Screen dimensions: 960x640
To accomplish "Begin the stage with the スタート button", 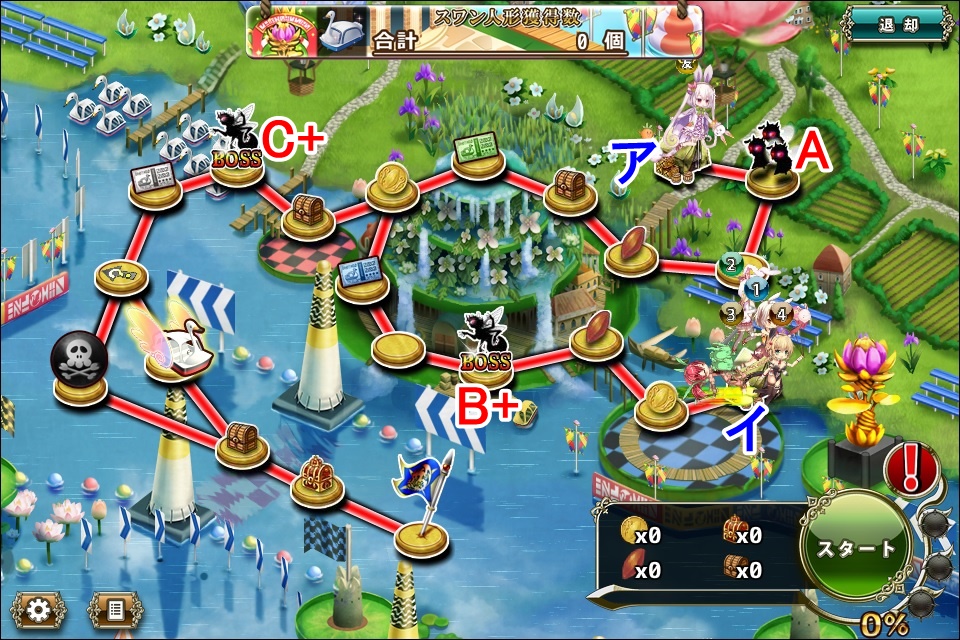I will click(857, 548).
